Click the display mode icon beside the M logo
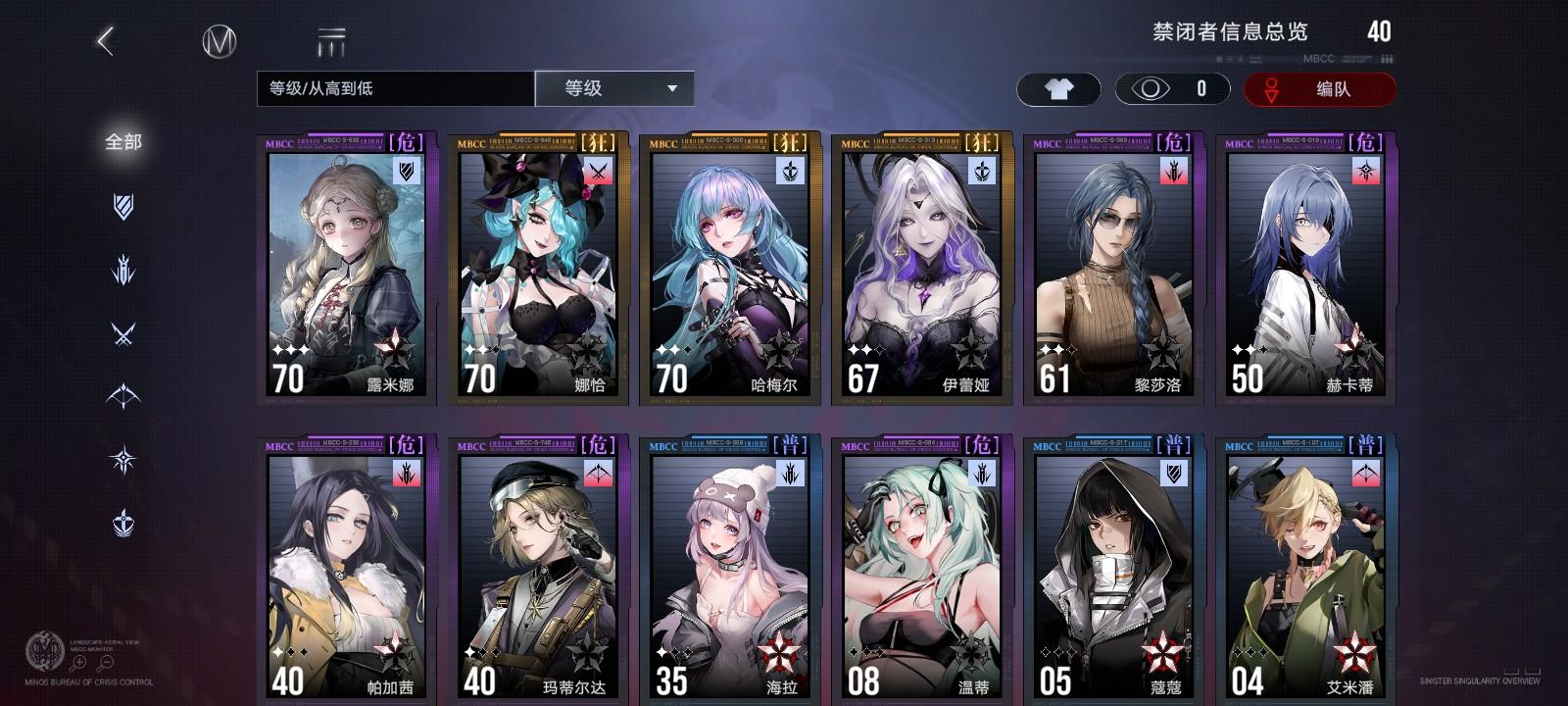 coord(332,39)
